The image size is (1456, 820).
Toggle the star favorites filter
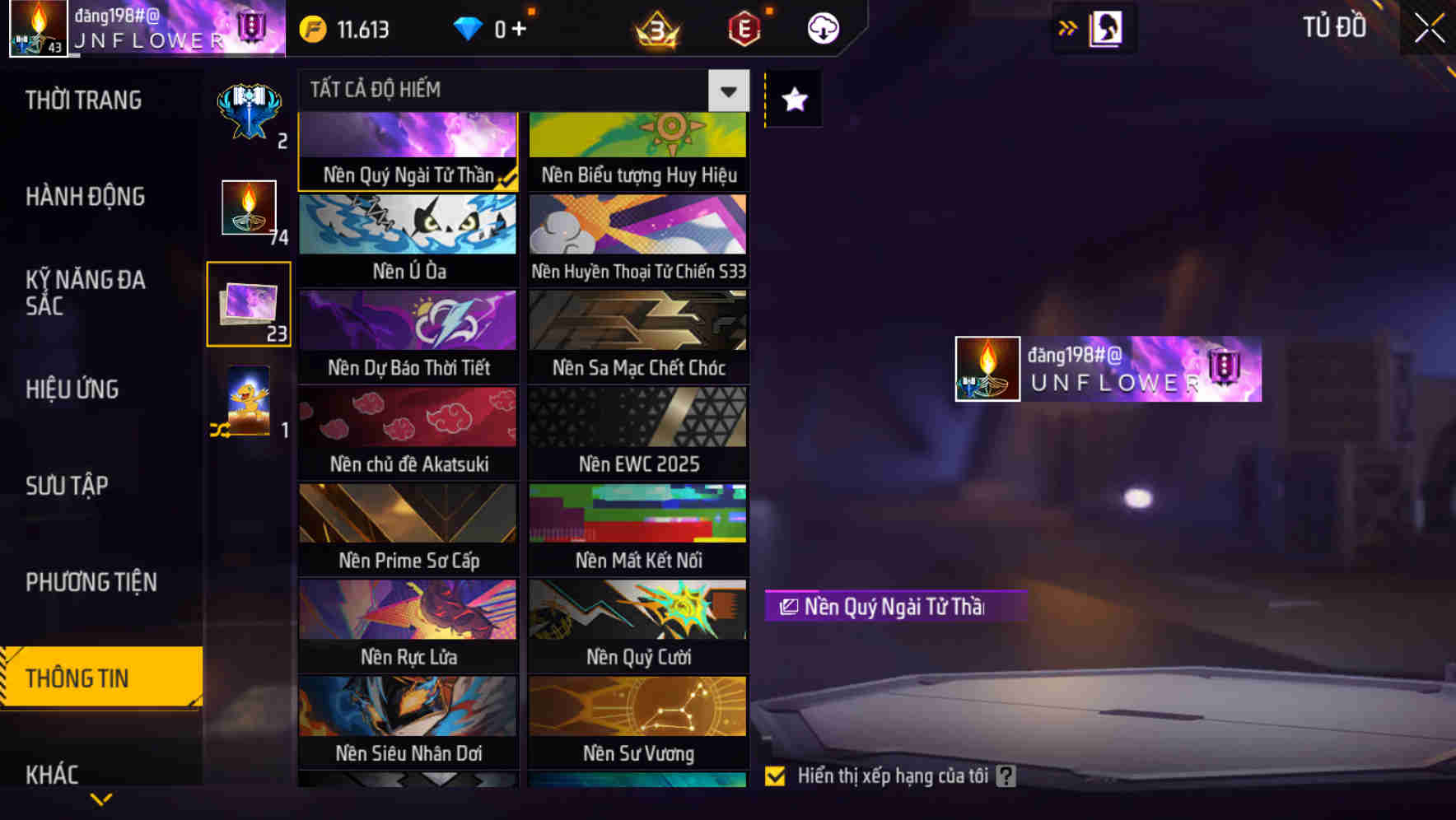(x=792, y=100)
